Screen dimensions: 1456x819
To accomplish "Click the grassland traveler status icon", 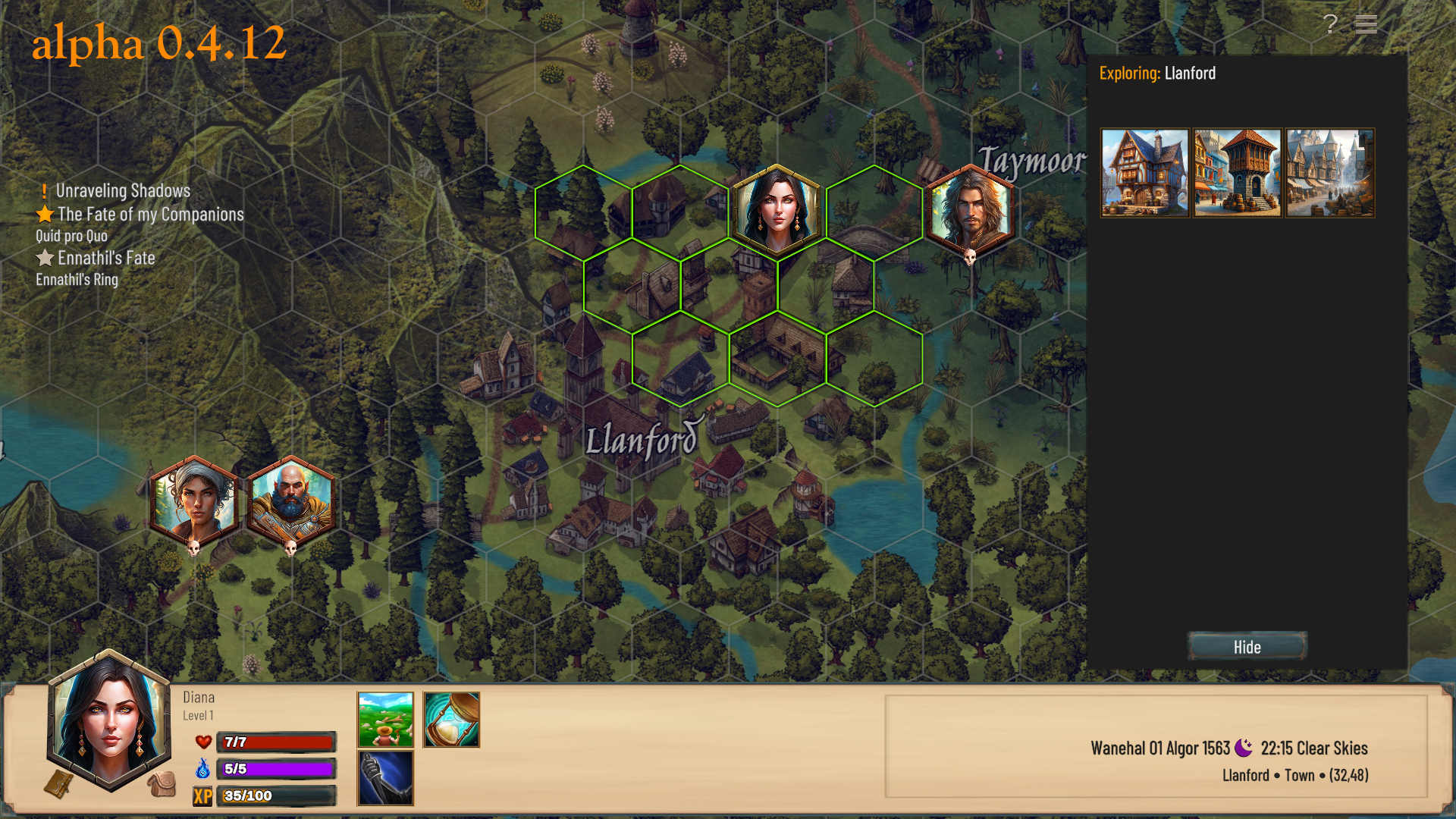I will point(384,719).
